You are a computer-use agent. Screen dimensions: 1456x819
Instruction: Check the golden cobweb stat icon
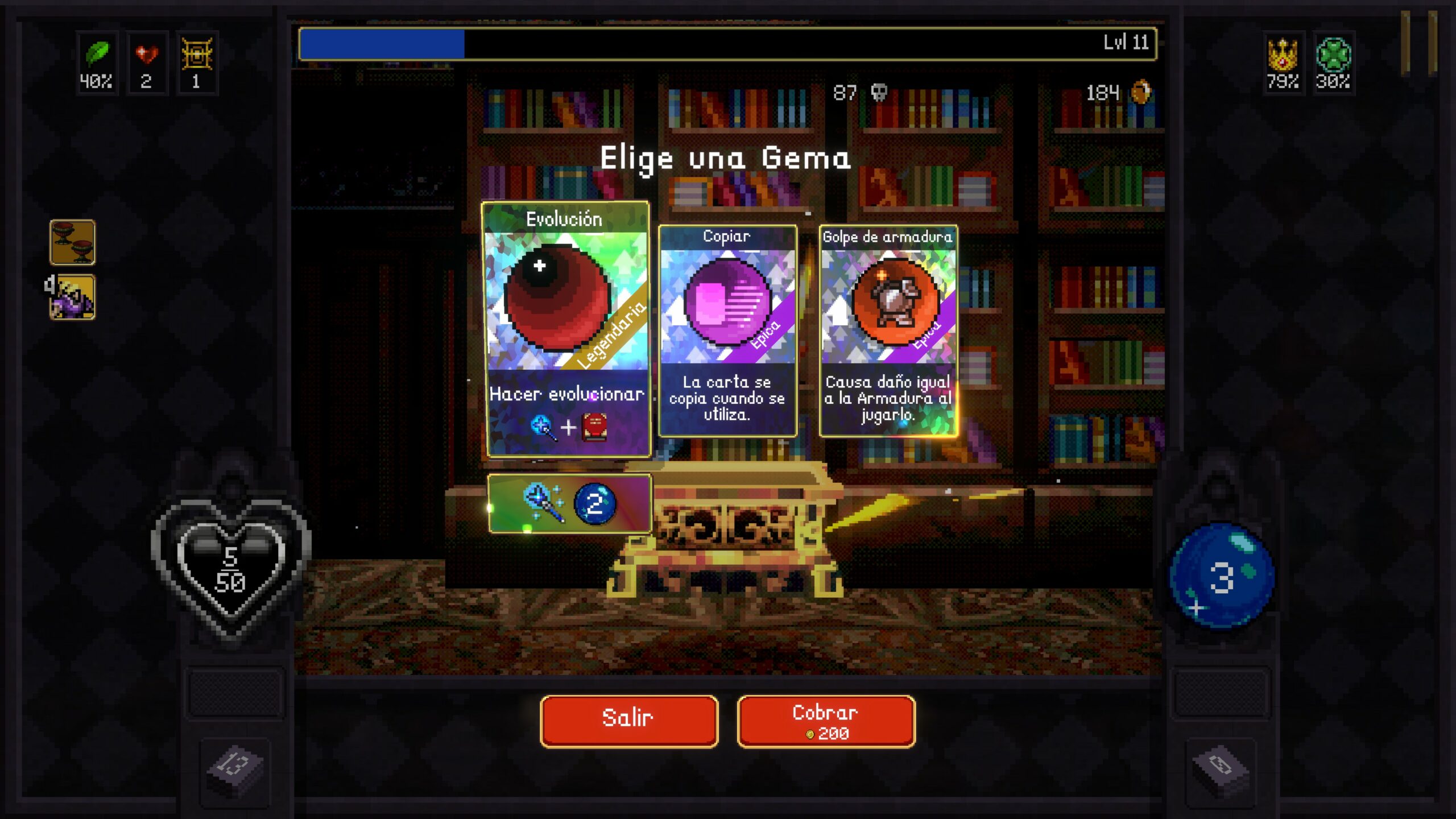[x=197, y=63]
